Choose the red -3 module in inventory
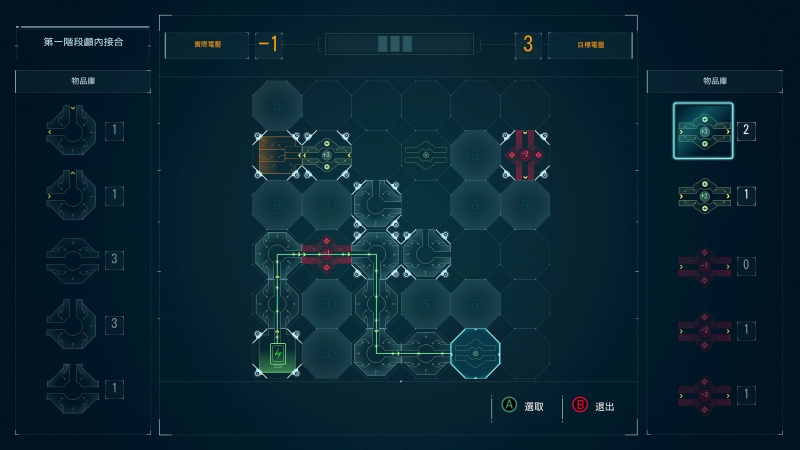Image resolution: width=800 pixels, height=450 pixels. click(703, 395)
